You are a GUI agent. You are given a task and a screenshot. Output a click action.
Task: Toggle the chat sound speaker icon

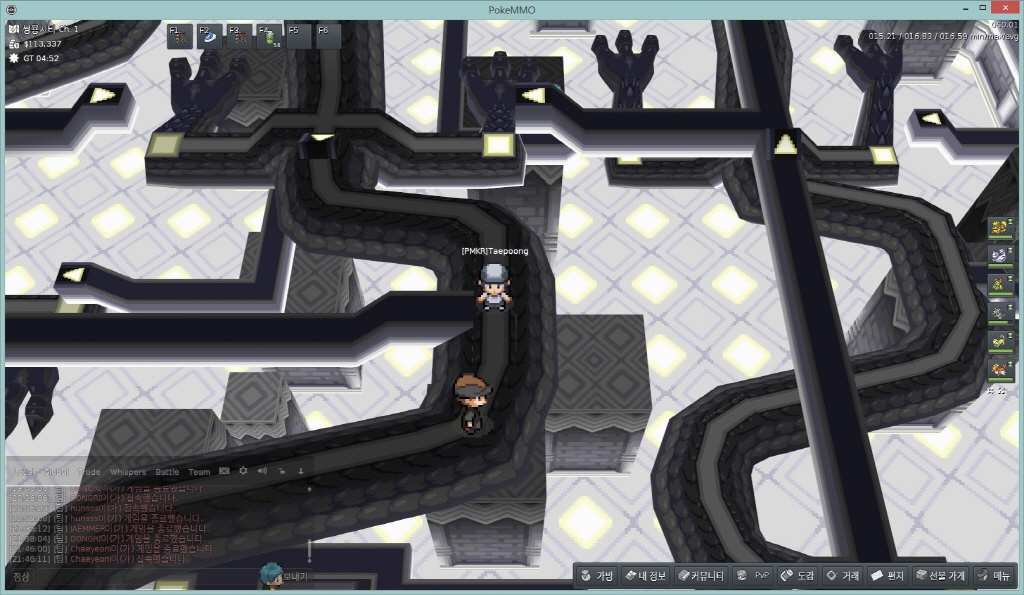(262, 470)
